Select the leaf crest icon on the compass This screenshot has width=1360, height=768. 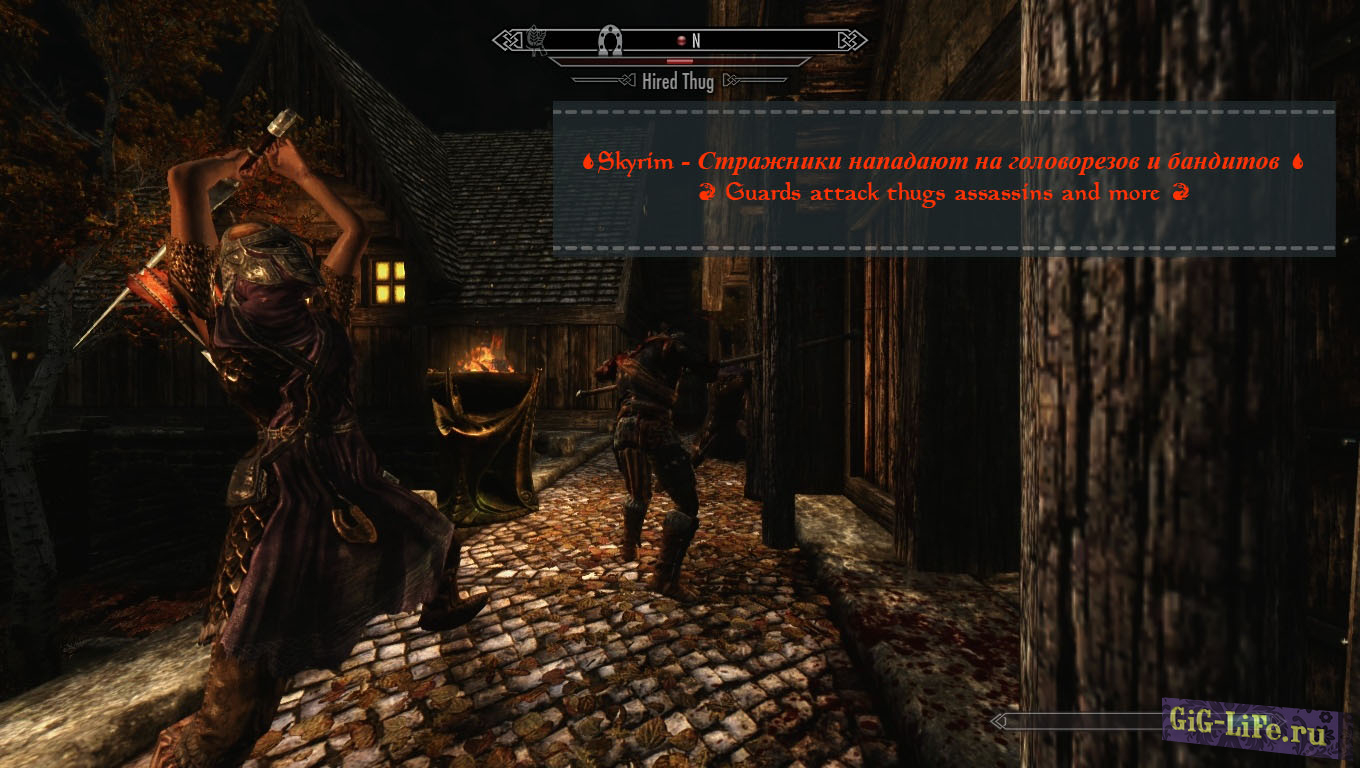(536, 40)
